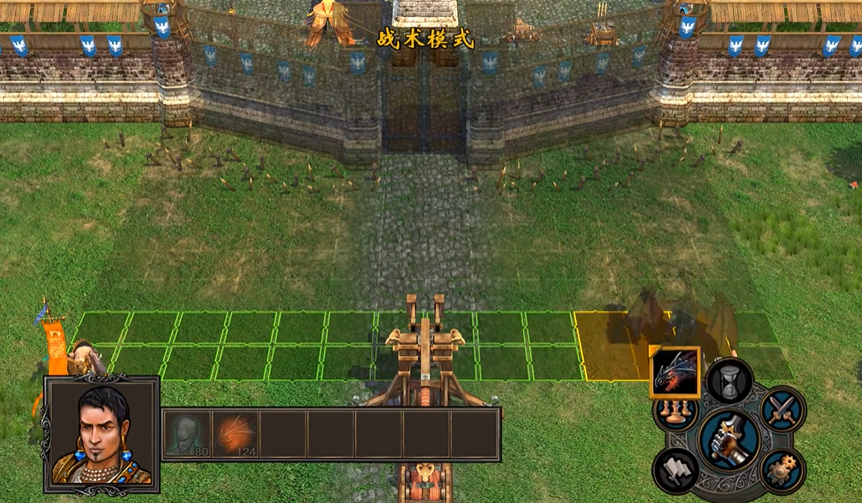
Task: Open the gears options button
Action: tap(781, 469)
